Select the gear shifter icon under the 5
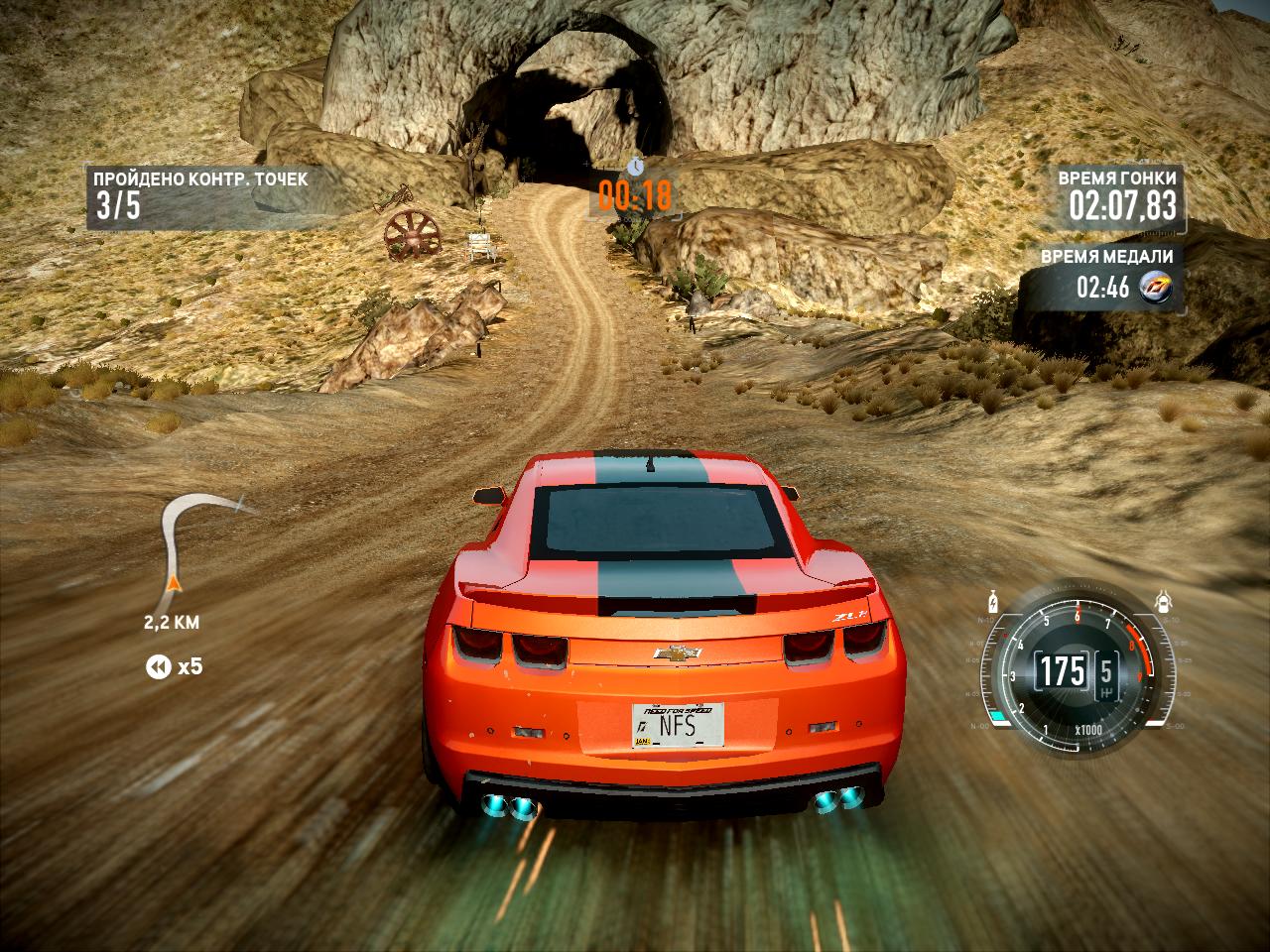 1106,692
